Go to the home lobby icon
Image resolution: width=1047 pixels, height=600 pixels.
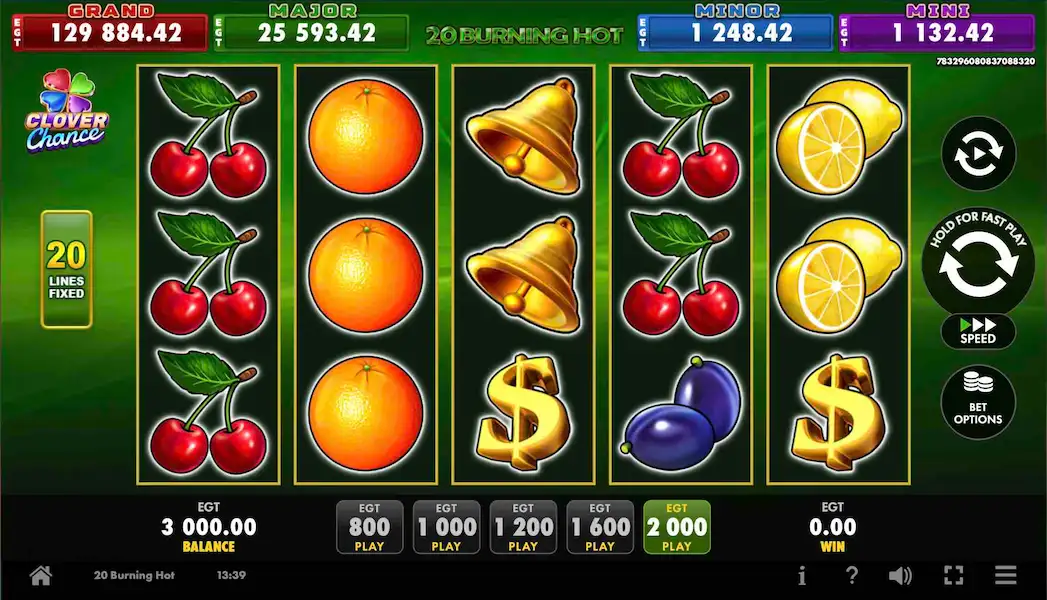(x=40, y=576)
